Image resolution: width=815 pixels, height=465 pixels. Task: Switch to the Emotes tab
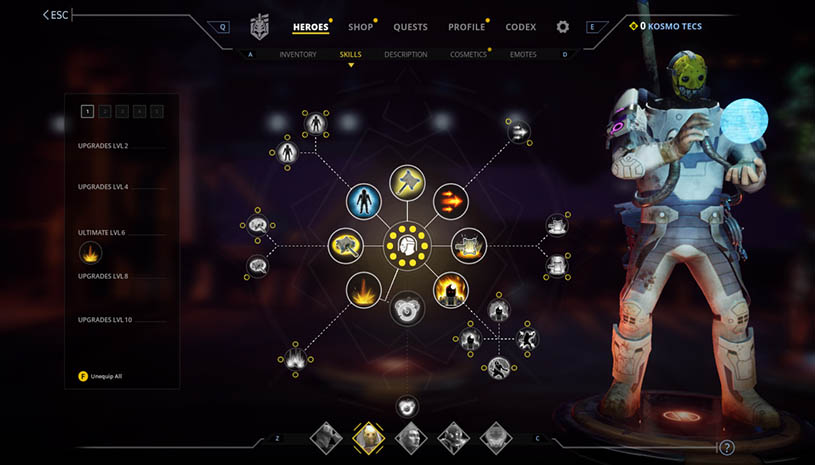point(523,54)
